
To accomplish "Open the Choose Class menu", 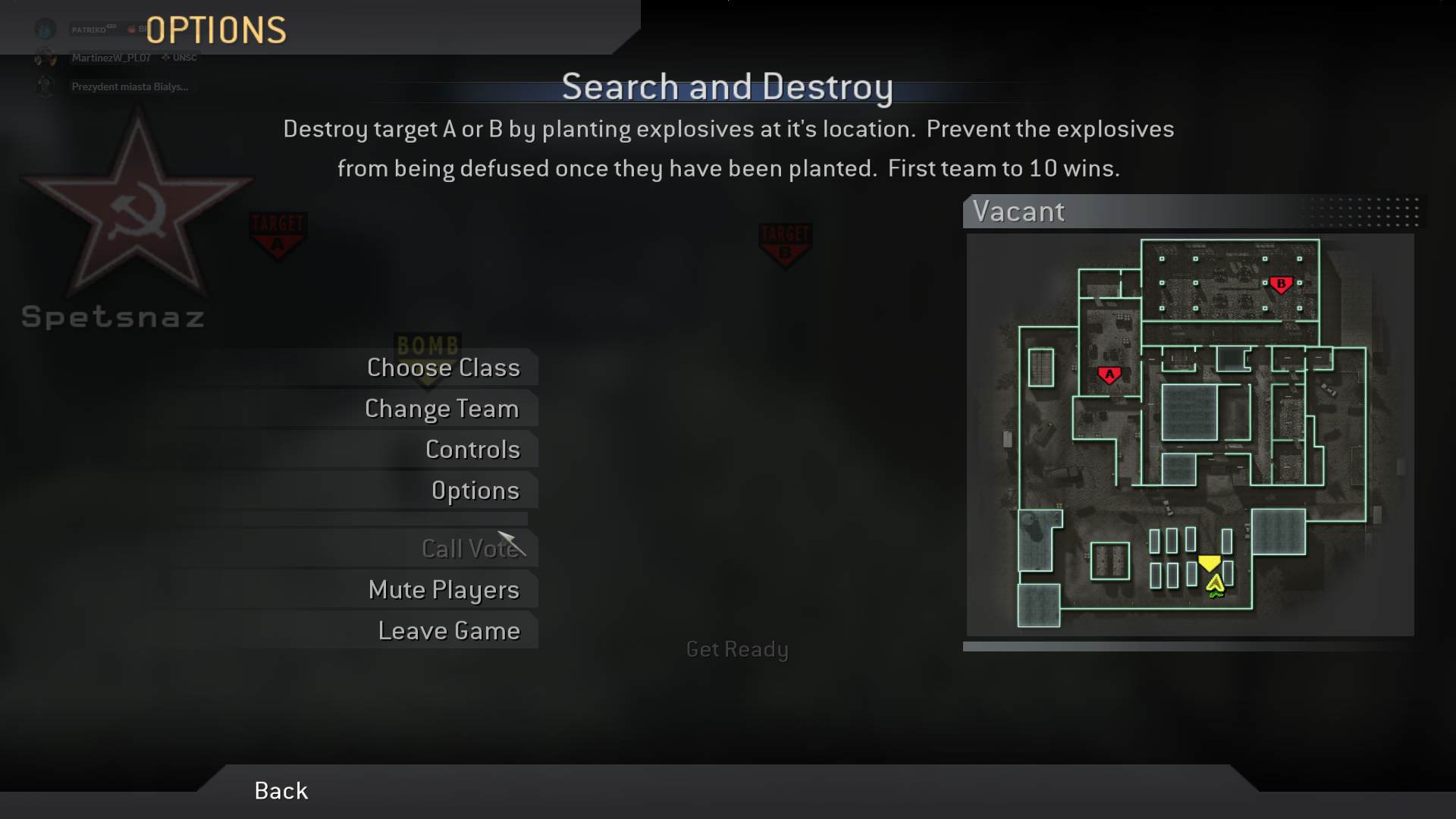I will tap(443, 368).
